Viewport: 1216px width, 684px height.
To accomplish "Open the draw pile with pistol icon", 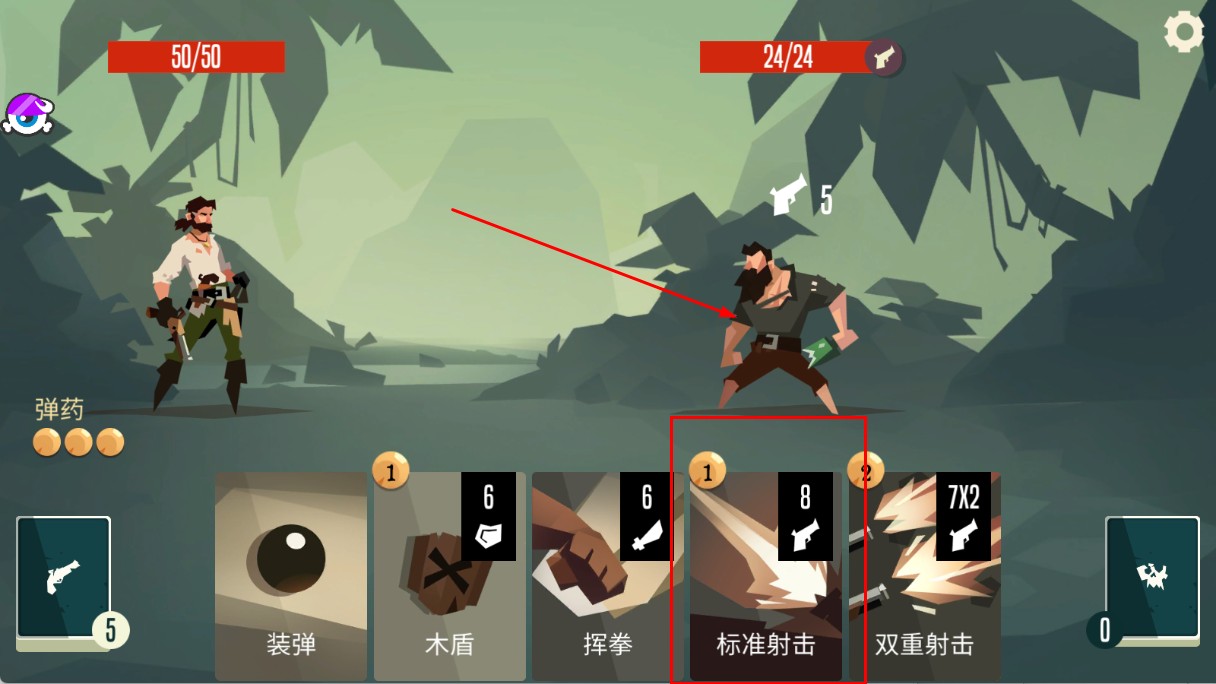I will tap(63, 578).
